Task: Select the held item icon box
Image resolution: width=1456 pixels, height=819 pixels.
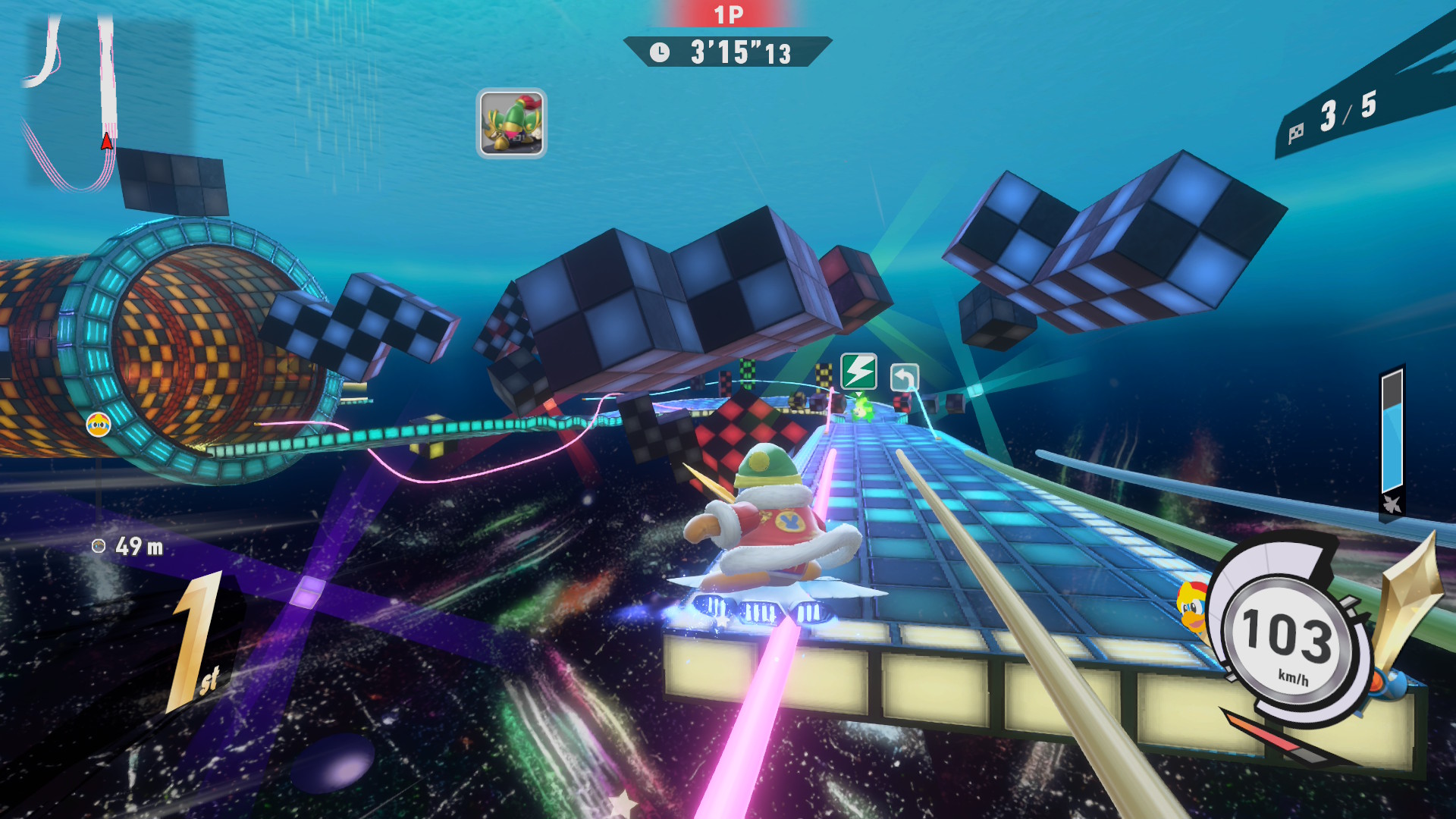Action: [x=511, y=123]
